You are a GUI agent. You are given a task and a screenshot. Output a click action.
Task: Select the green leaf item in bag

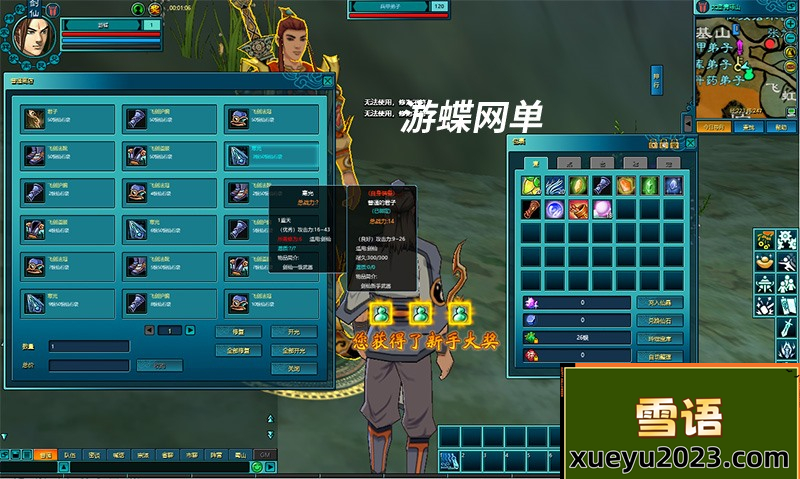[577, 185]
